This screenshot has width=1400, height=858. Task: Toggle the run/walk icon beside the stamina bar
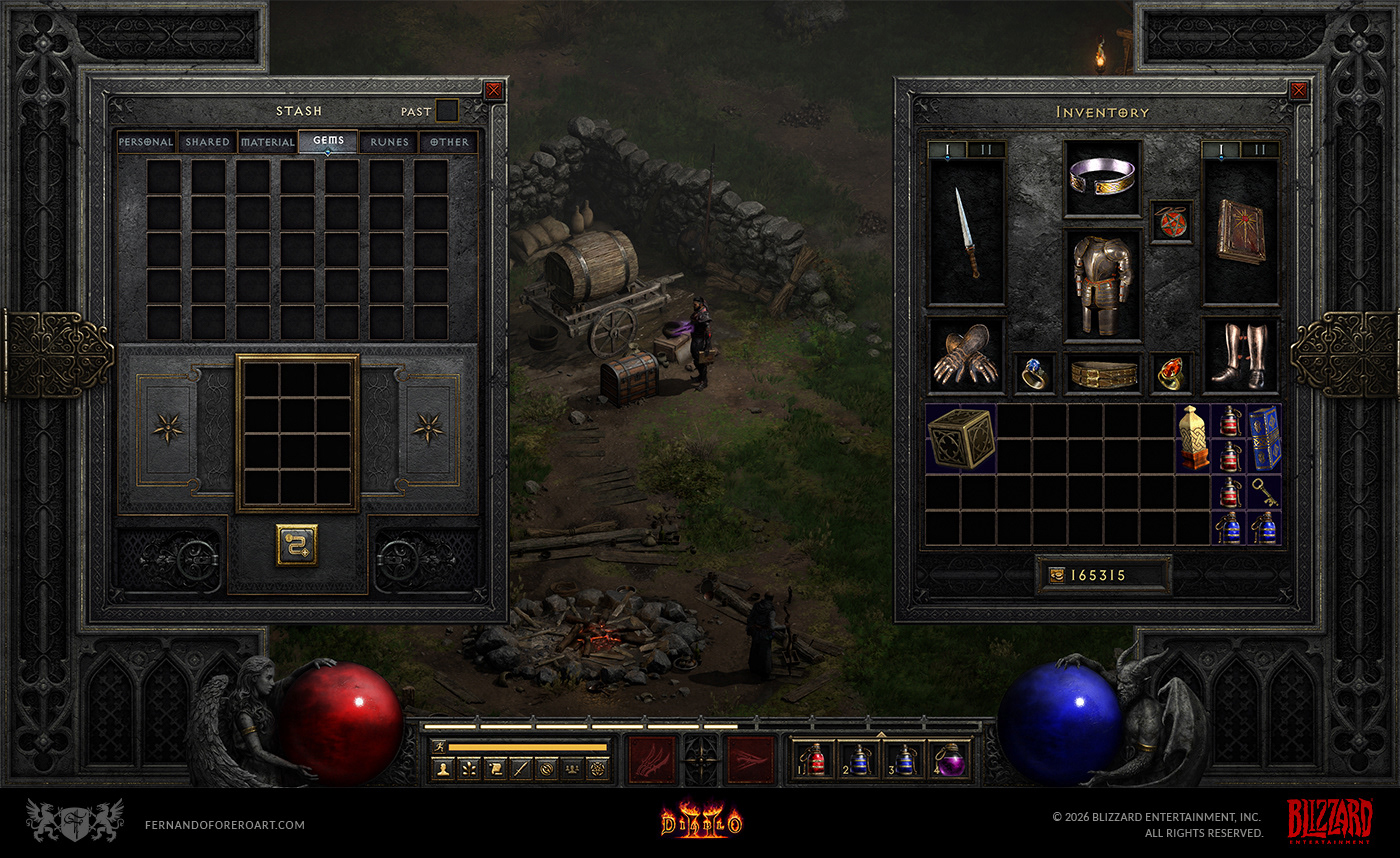tap(439, 746)
